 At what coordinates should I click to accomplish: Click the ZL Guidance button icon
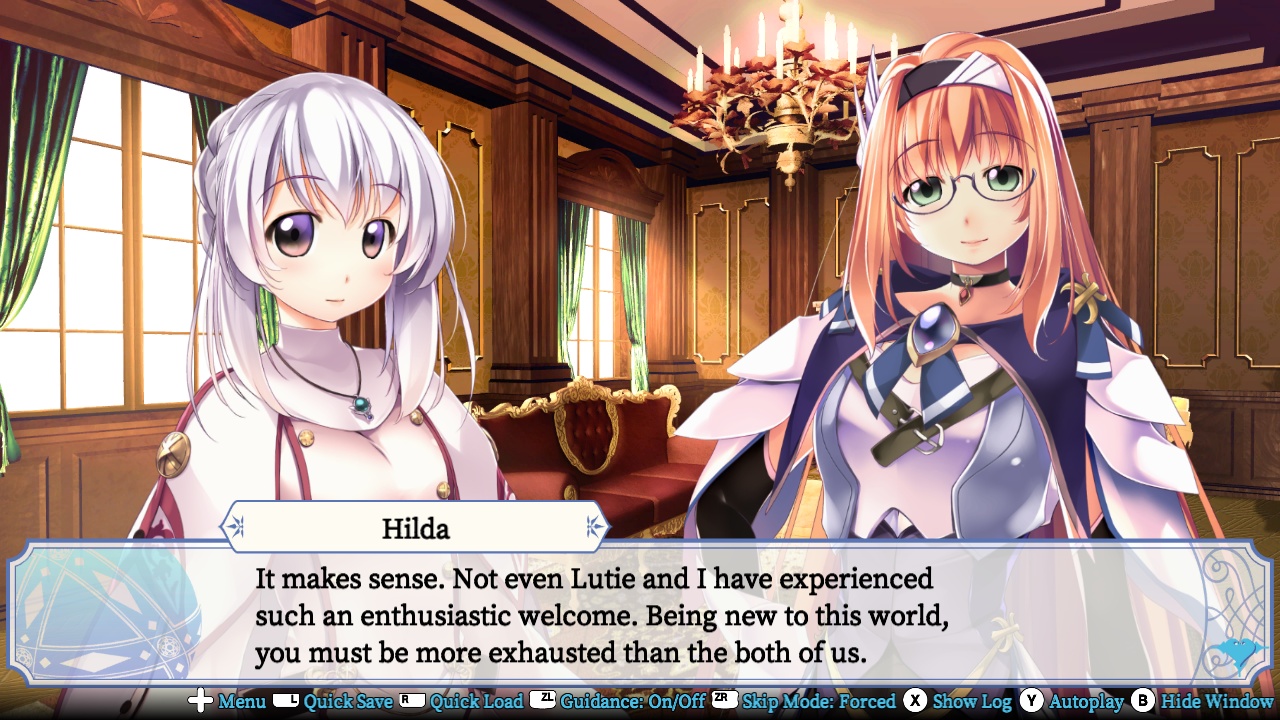click(x=543, y=702)
